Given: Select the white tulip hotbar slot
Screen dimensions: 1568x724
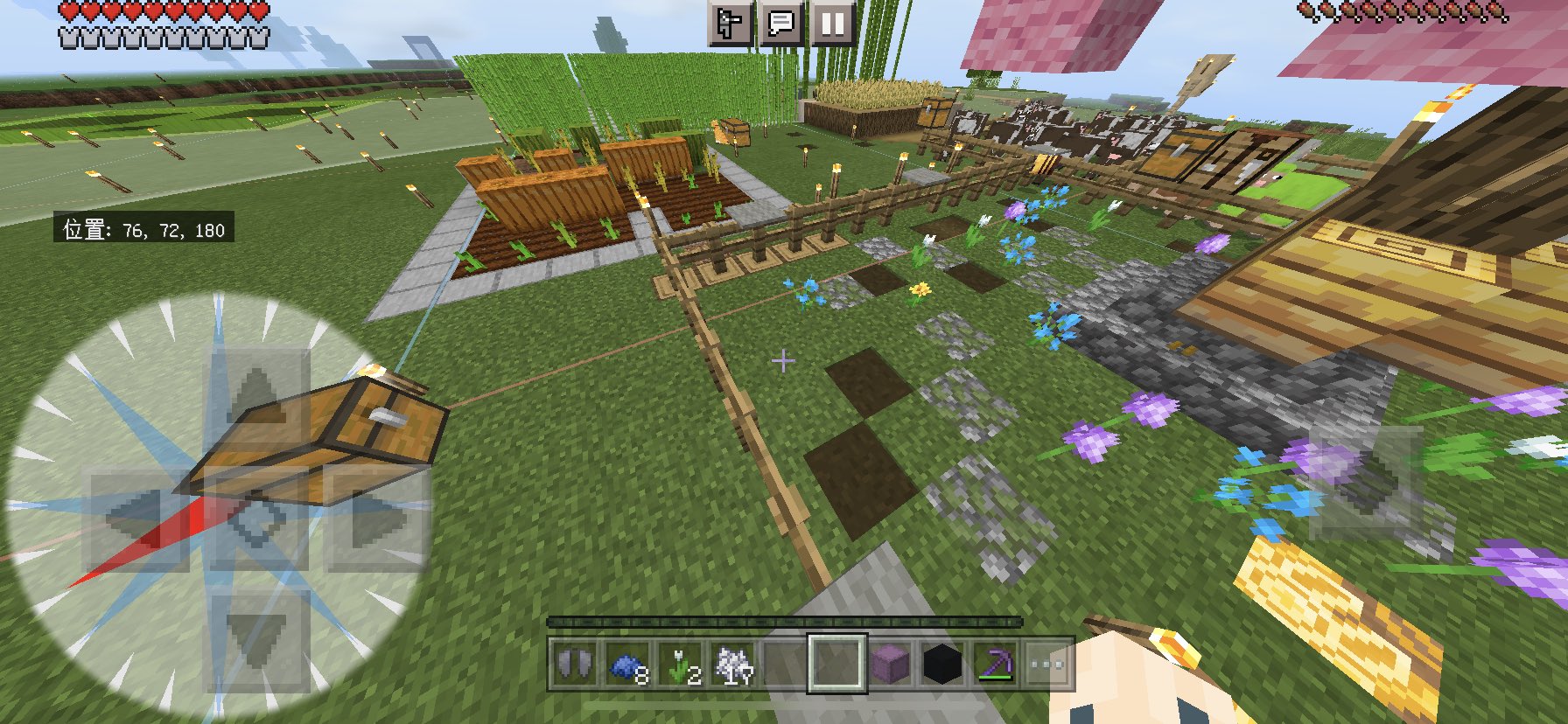Looking at the screenshot, I should coord(679,663).
